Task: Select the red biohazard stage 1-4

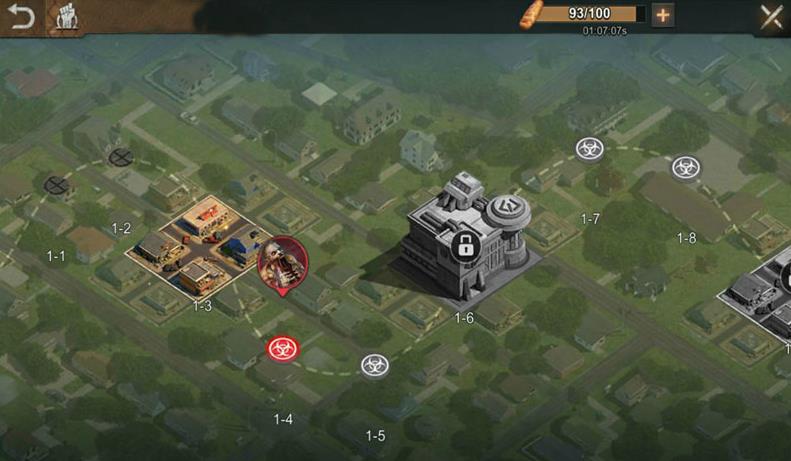Action: pyautogui.click(x=280, y=349)
